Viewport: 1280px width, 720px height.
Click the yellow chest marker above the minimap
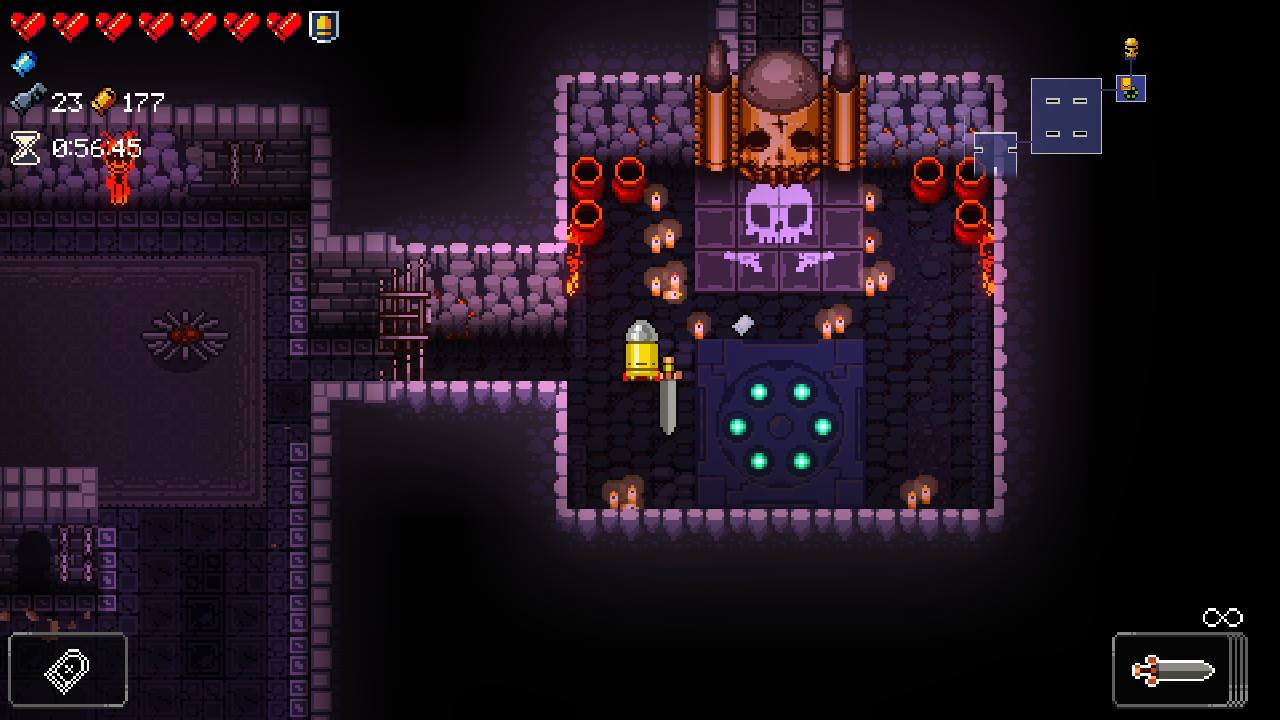[x=1131, y=46]
